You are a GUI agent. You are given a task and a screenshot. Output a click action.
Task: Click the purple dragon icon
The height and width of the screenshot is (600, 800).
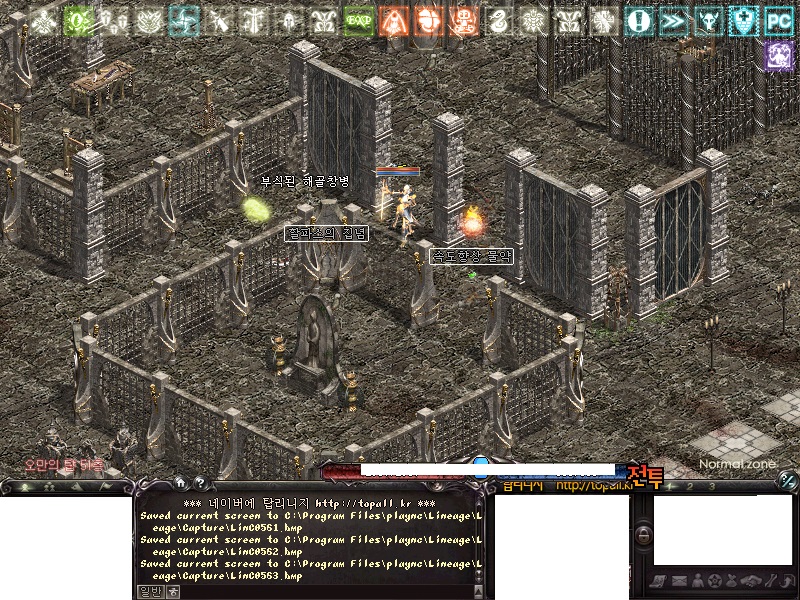pyautogui.click(x=779, y=56)
